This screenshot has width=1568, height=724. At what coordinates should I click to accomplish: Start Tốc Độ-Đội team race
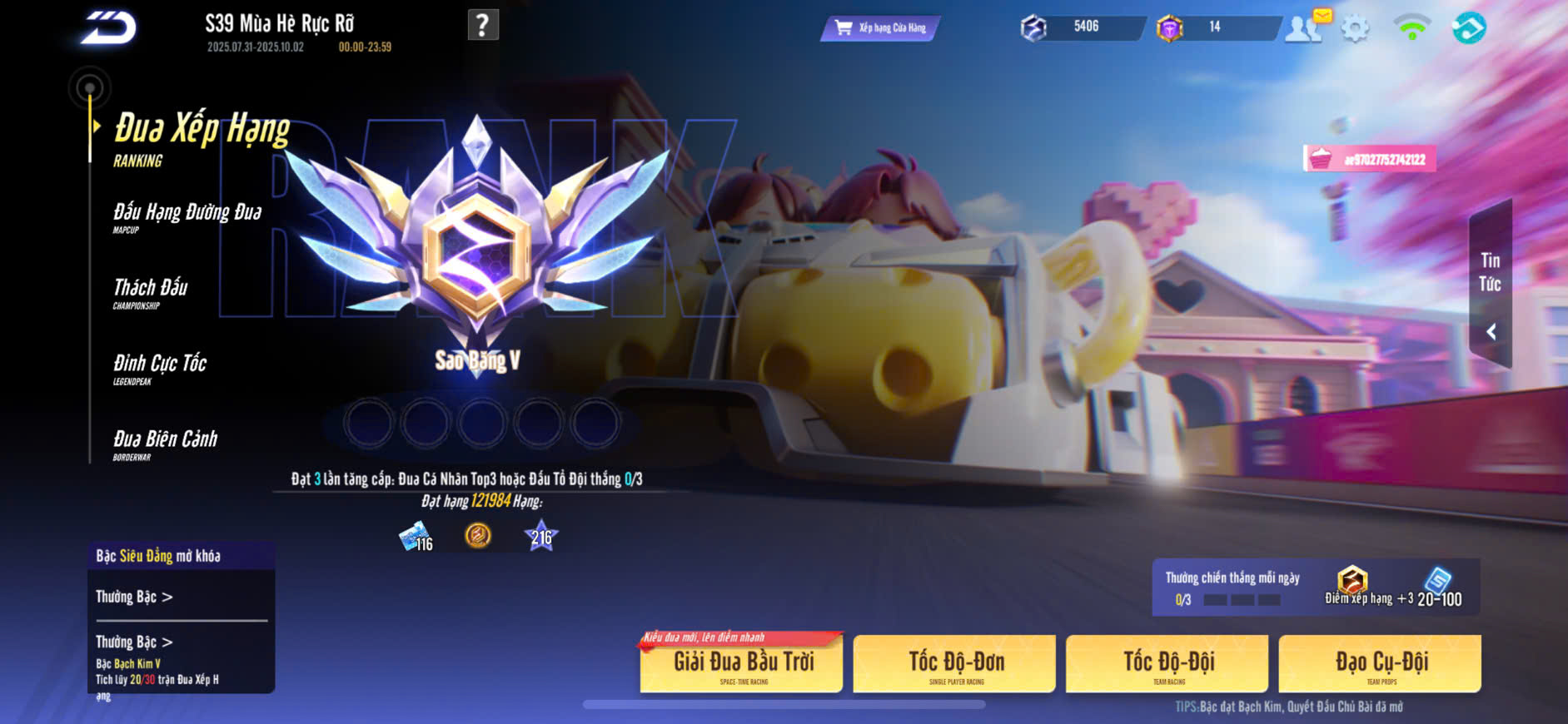coord(1167,664)
